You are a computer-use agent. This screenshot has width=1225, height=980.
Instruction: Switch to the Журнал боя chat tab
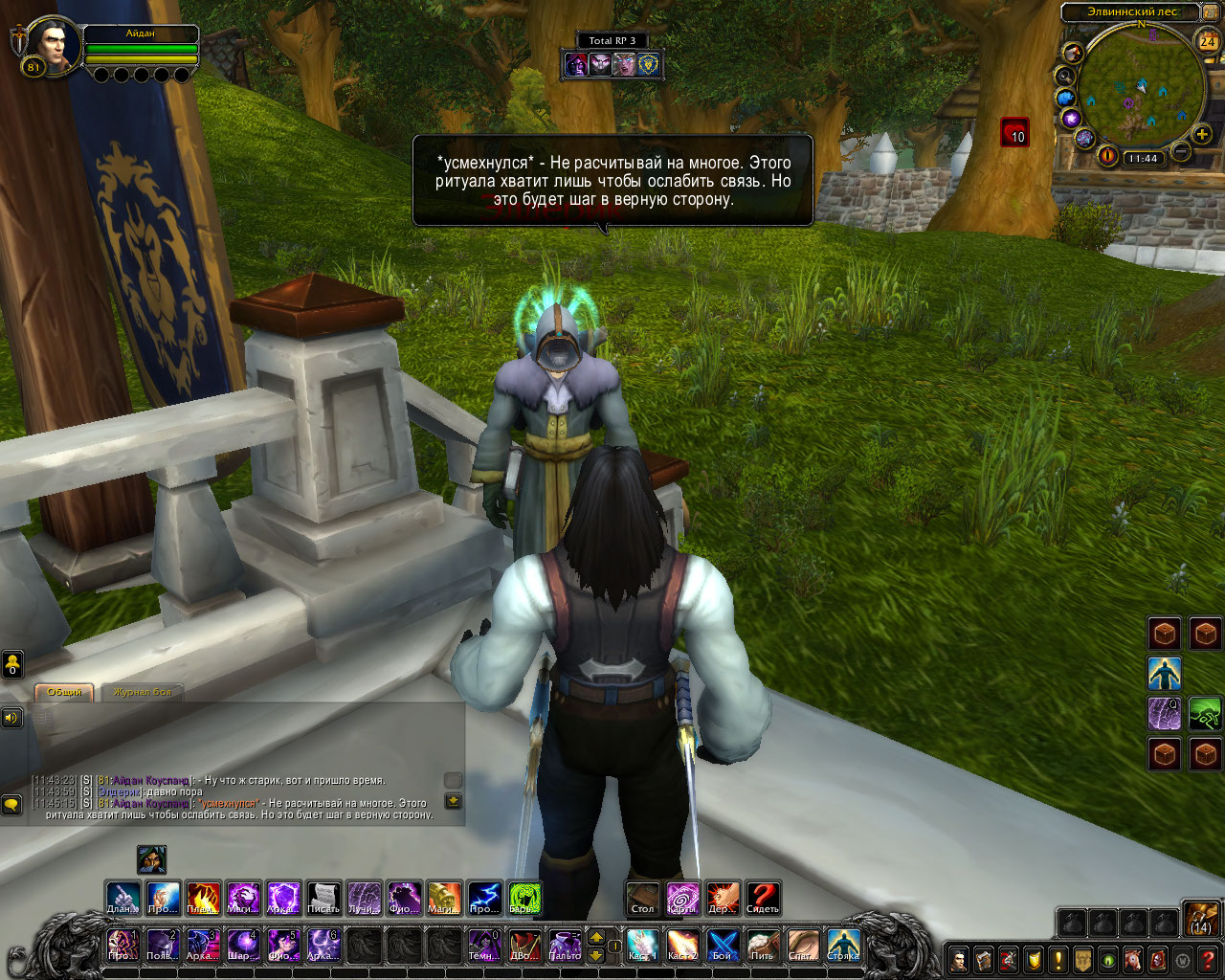pyautogui.click(x=142, y=692)
